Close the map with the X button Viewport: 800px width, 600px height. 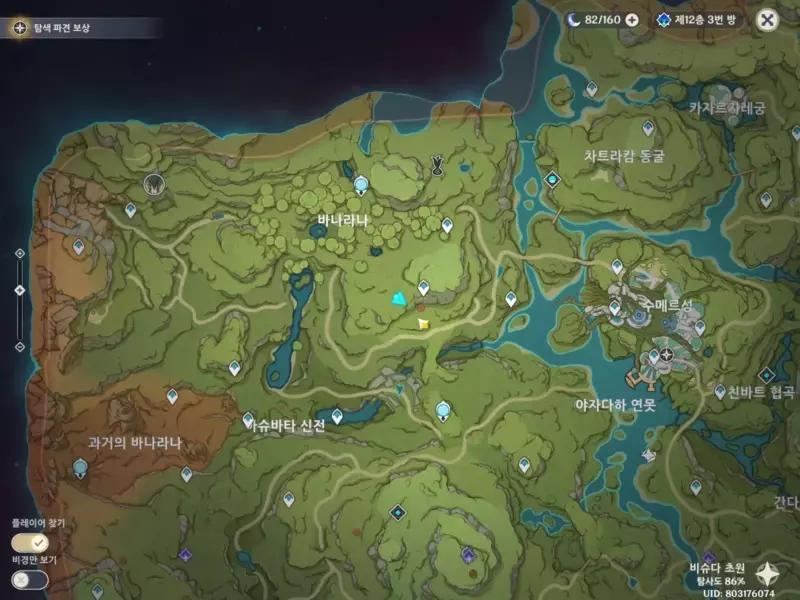coord(767,19)
